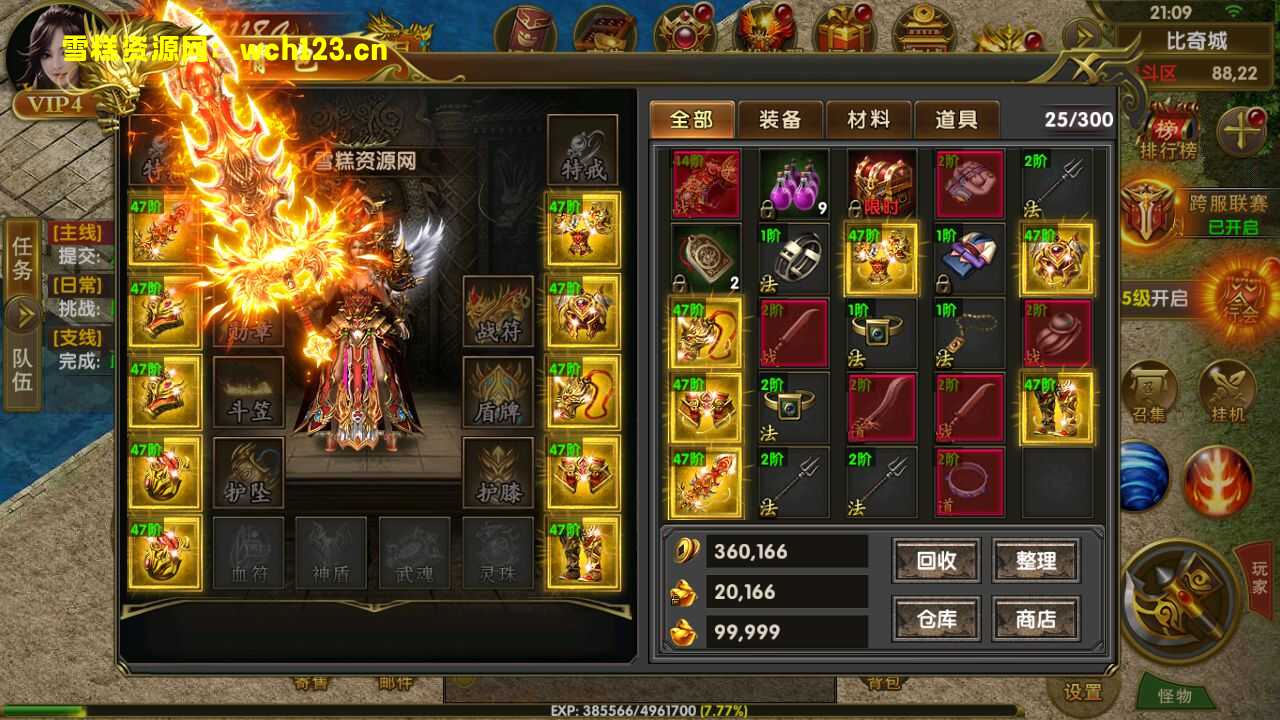Open the 材料 tab
The height and width of the screenshot is (720, 1280).
(x=868, y=120)
